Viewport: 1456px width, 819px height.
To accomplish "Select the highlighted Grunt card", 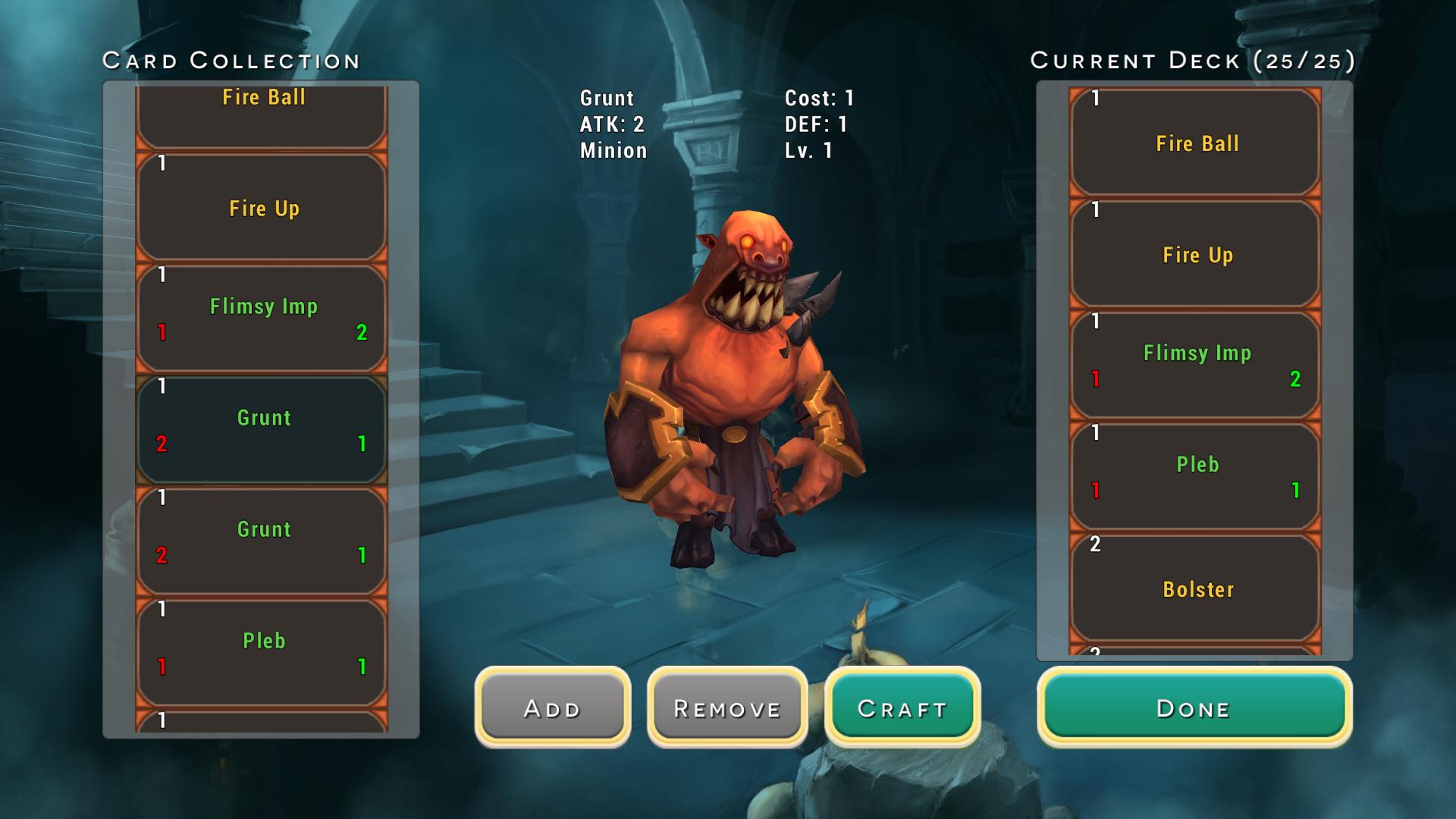I will (262, 430).
